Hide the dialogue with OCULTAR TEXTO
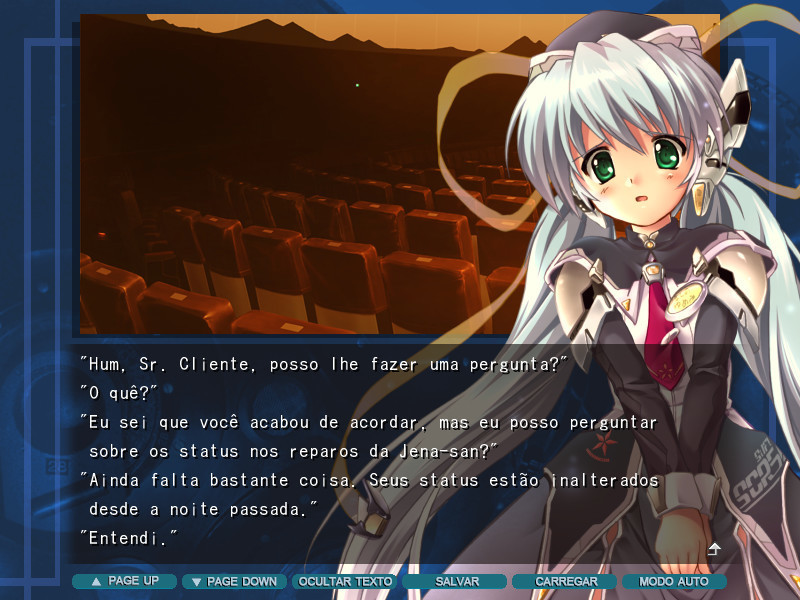Viewport: 800px width, 600px height. 345,581
